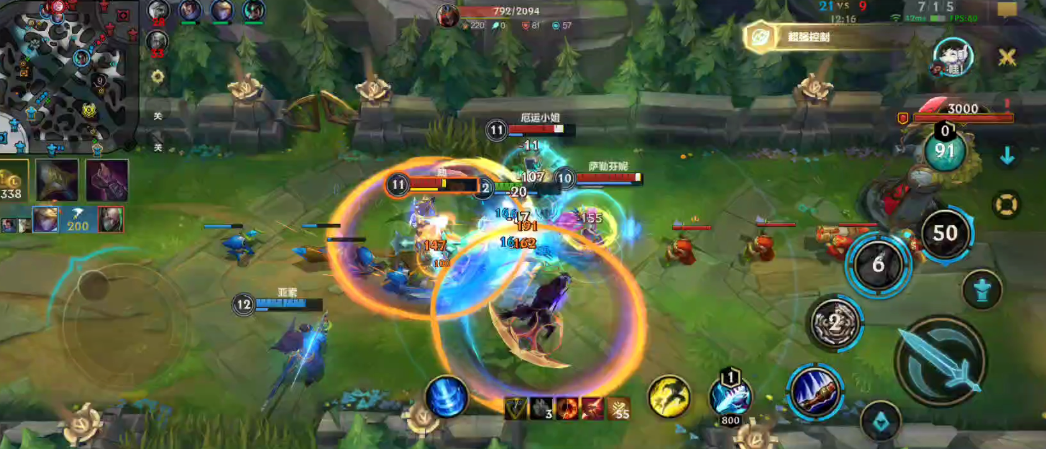Screen dimensions: 1046x449
Task: Open the gold shop showing 338
Action: click(x=13, y=182)
